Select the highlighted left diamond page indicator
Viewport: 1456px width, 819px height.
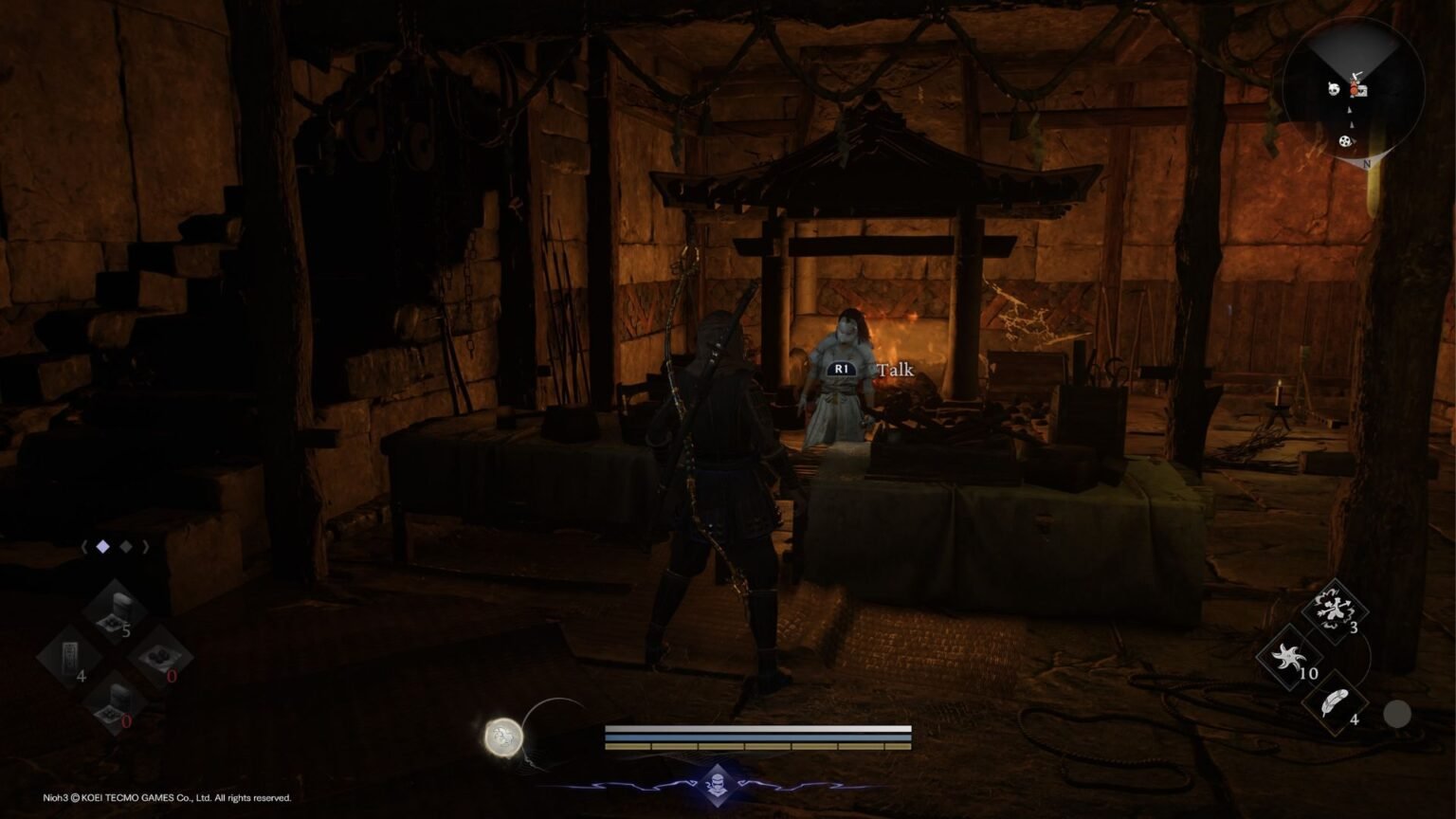pos(102,546)
